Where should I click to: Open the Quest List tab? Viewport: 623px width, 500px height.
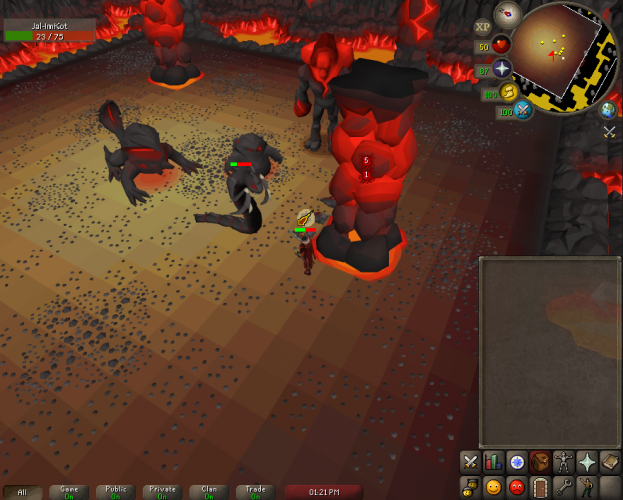coord(516,462)
